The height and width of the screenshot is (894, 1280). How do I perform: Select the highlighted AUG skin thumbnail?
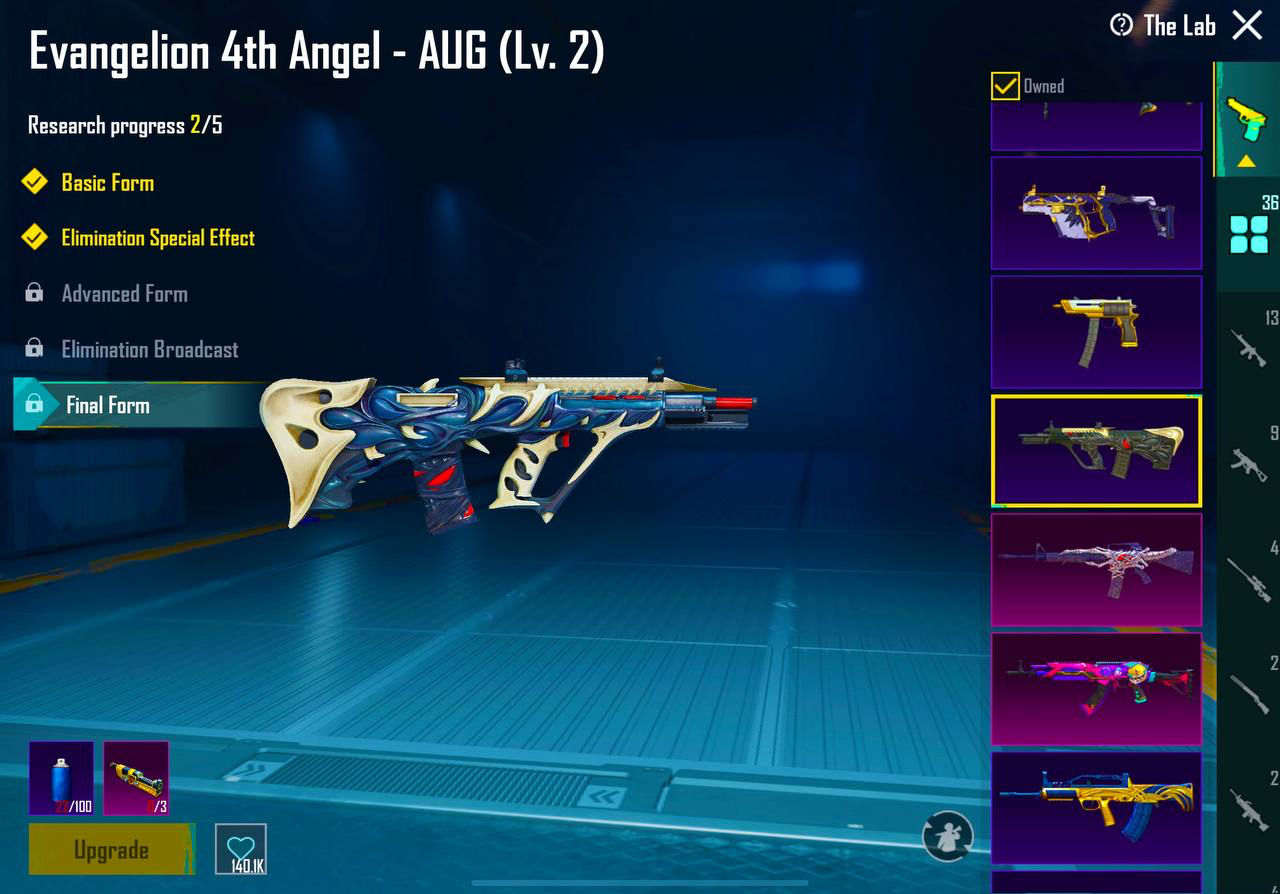coord(1095,450)
